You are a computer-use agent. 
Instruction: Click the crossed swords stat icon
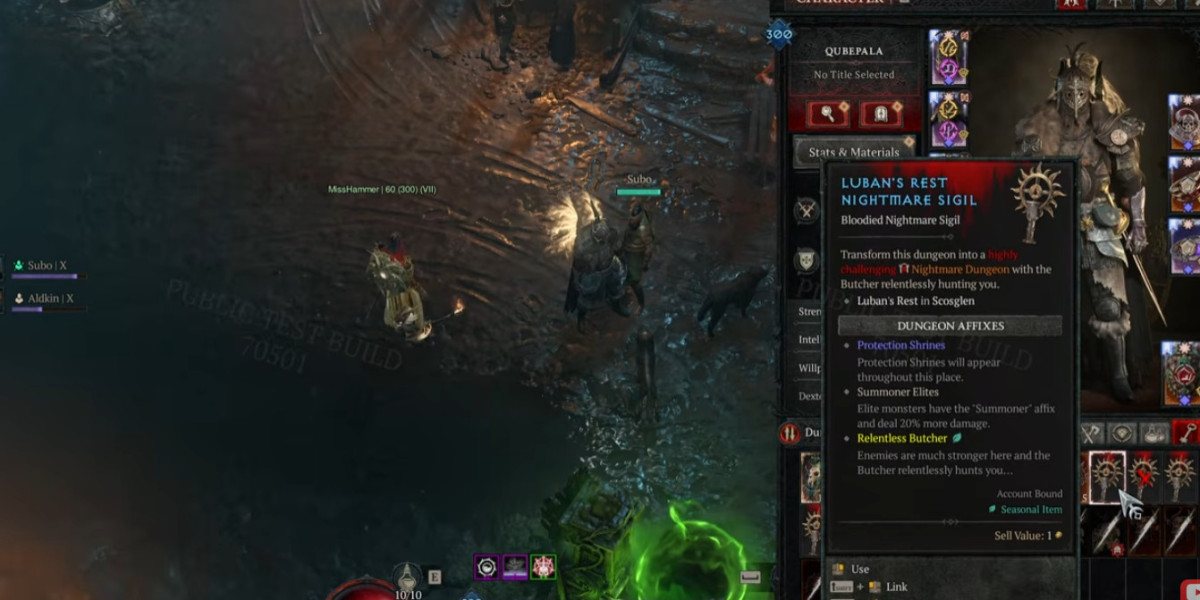coord(806,211)
